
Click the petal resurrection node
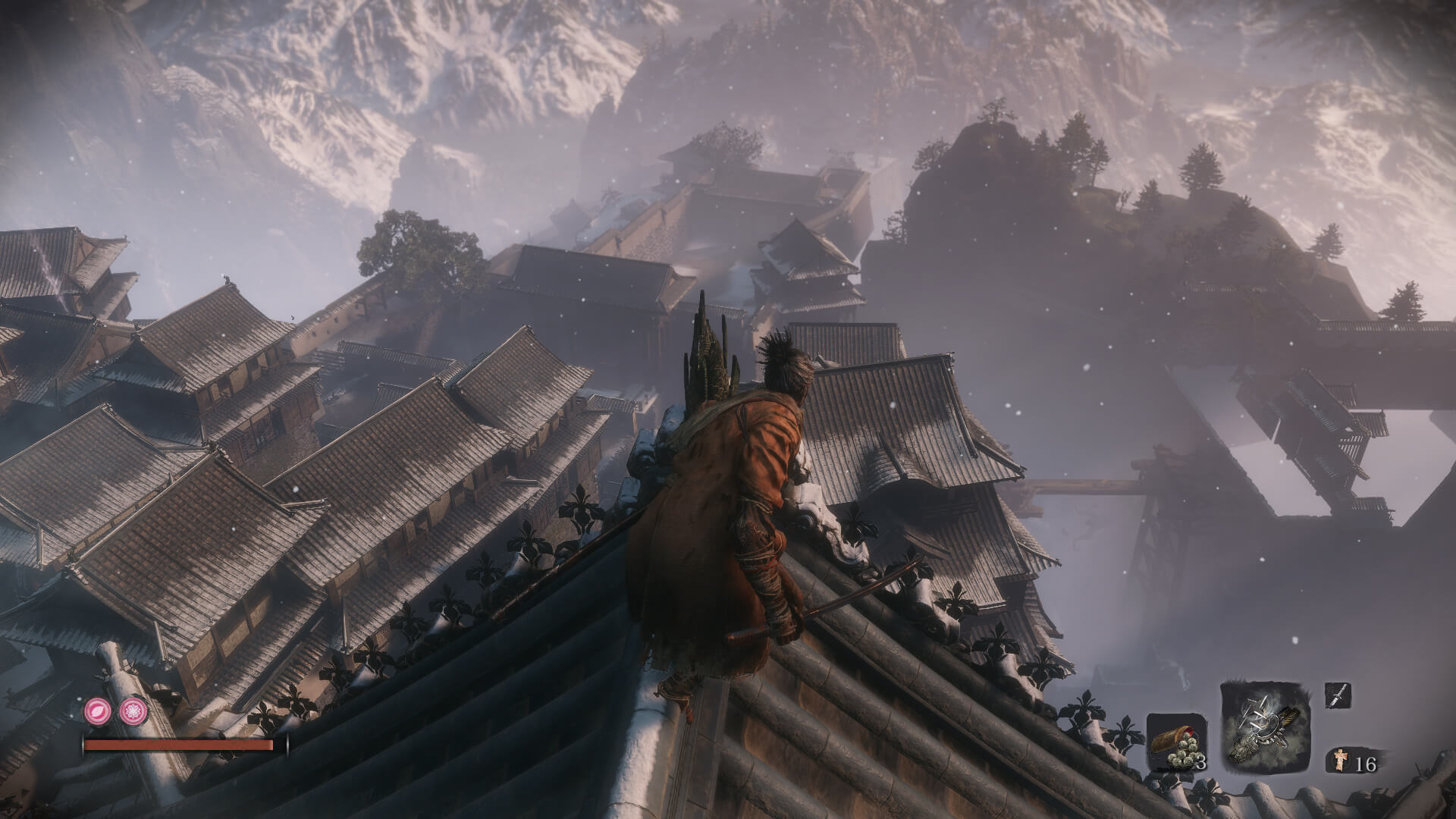[x=98, y=711]
